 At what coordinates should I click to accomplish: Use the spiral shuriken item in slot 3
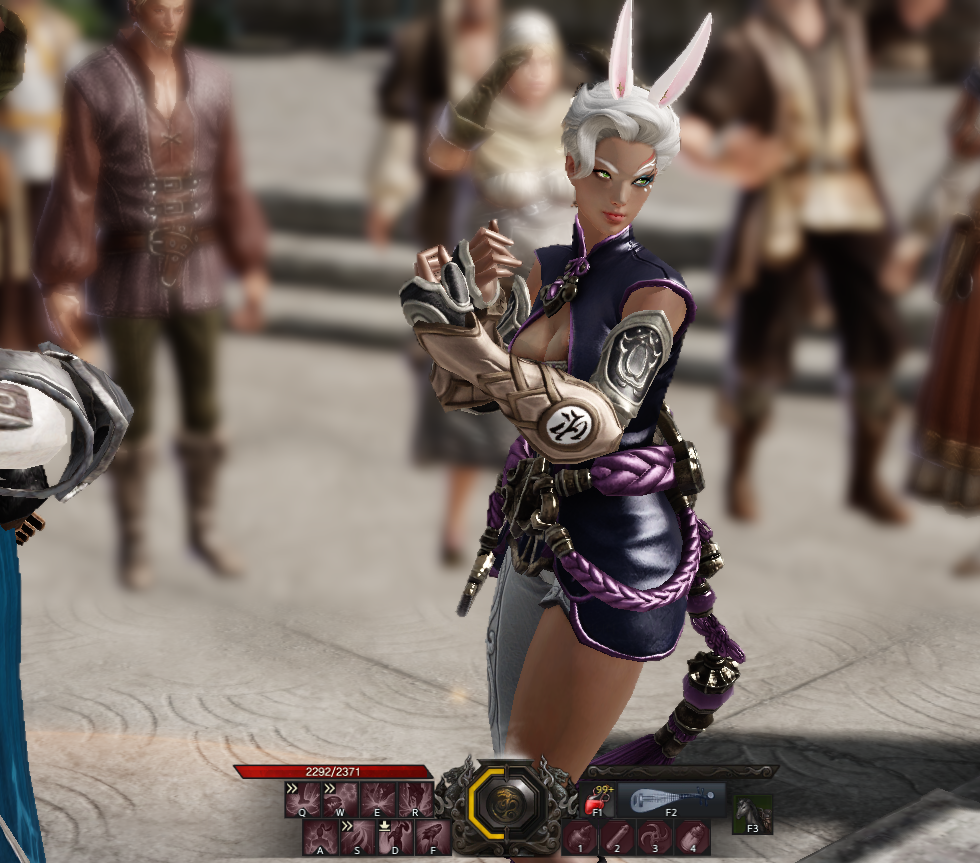point(656,837)
